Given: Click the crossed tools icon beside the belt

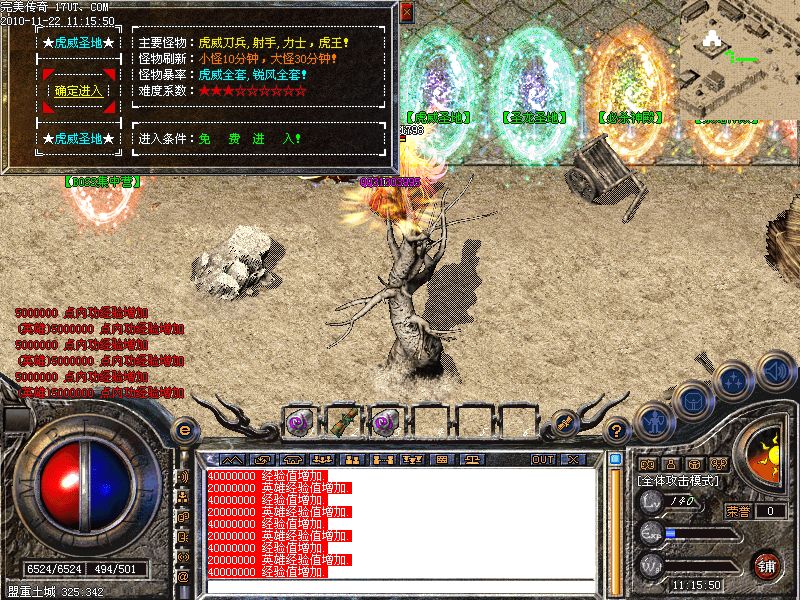Looking at the screenshot, I should 564,423.
